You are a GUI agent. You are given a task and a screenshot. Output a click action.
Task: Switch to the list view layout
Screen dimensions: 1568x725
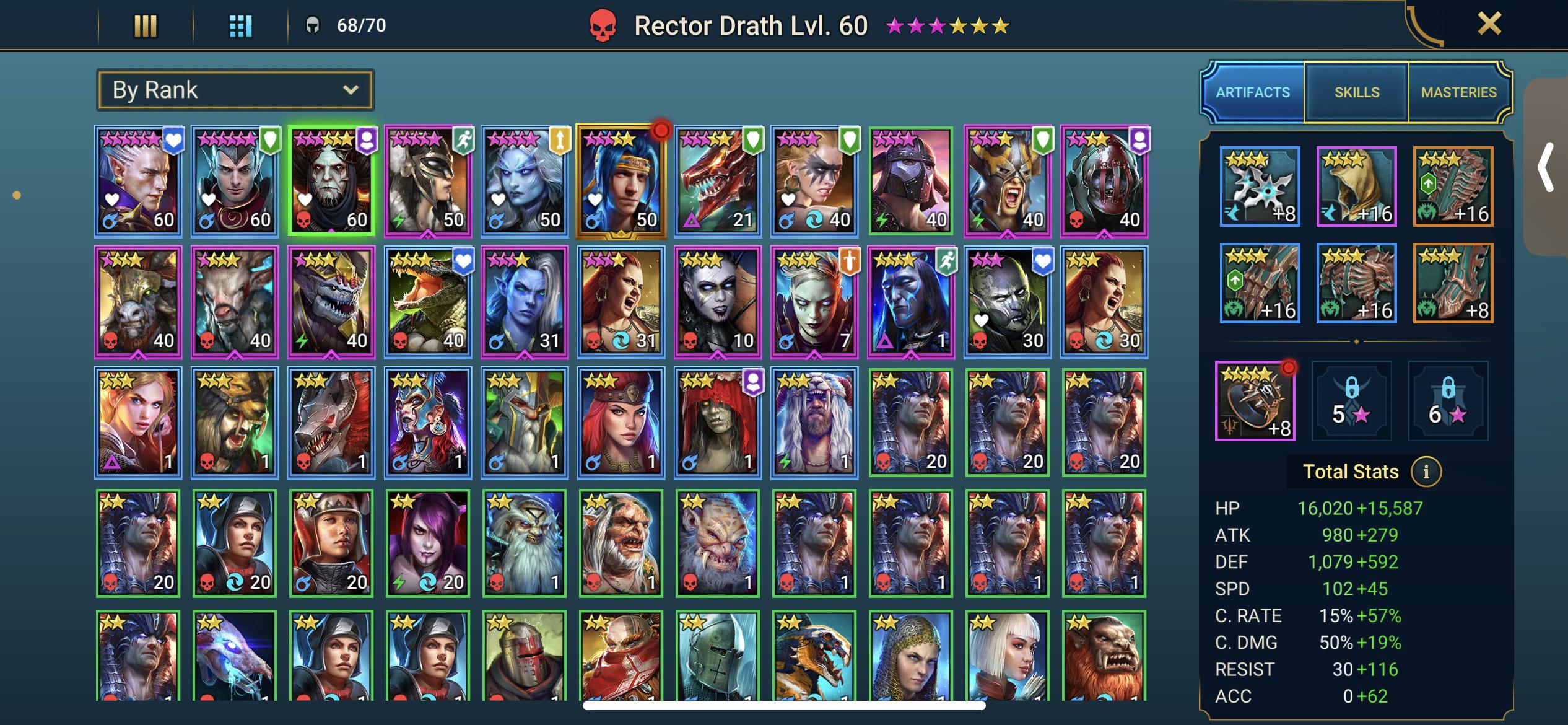pyautogui.click(x=146, y=26)
